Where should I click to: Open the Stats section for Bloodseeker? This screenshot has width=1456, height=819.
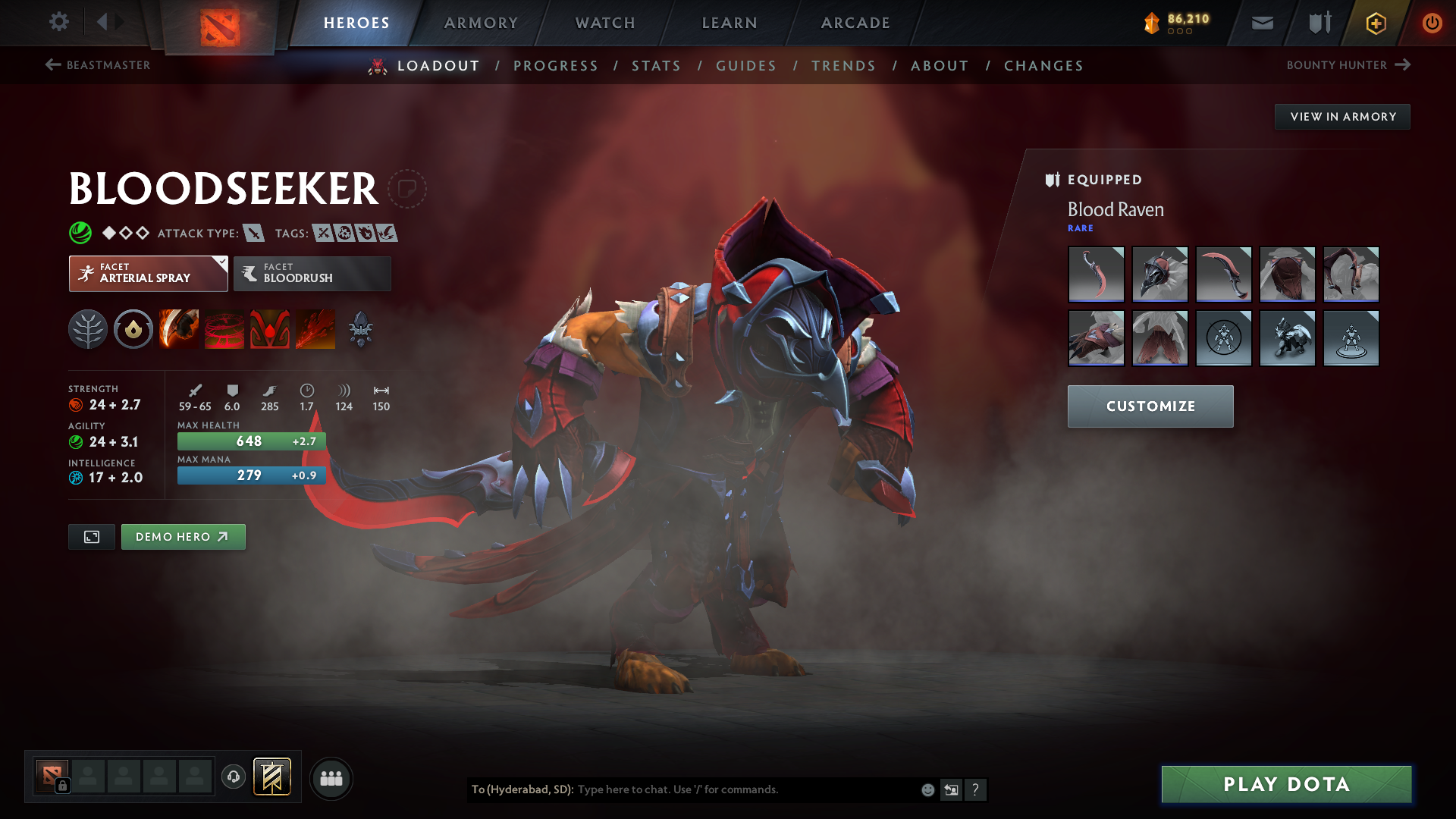(656, 65)
